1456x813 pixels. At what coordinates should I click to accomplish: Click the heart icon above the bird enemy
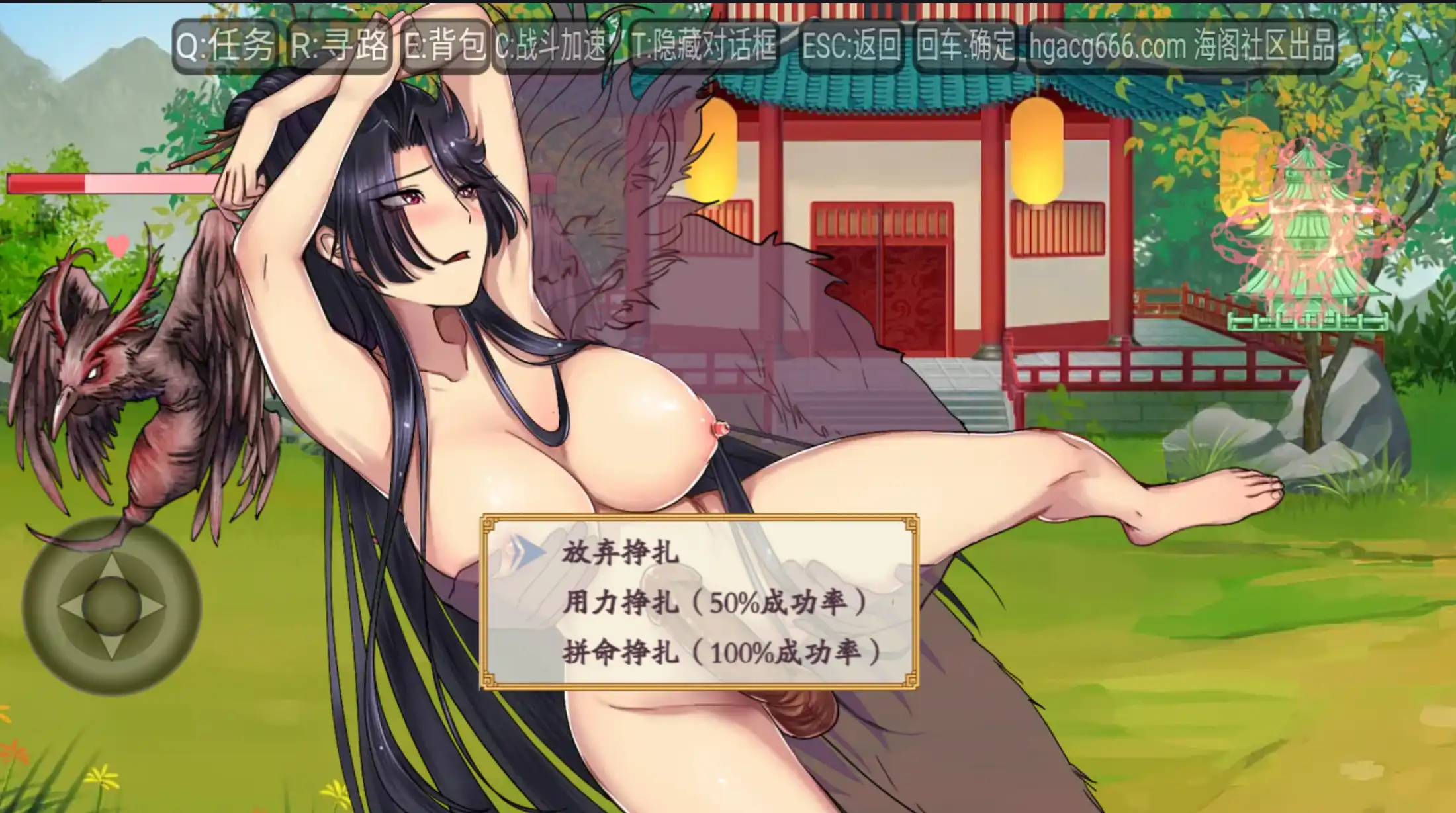[117, 245]
